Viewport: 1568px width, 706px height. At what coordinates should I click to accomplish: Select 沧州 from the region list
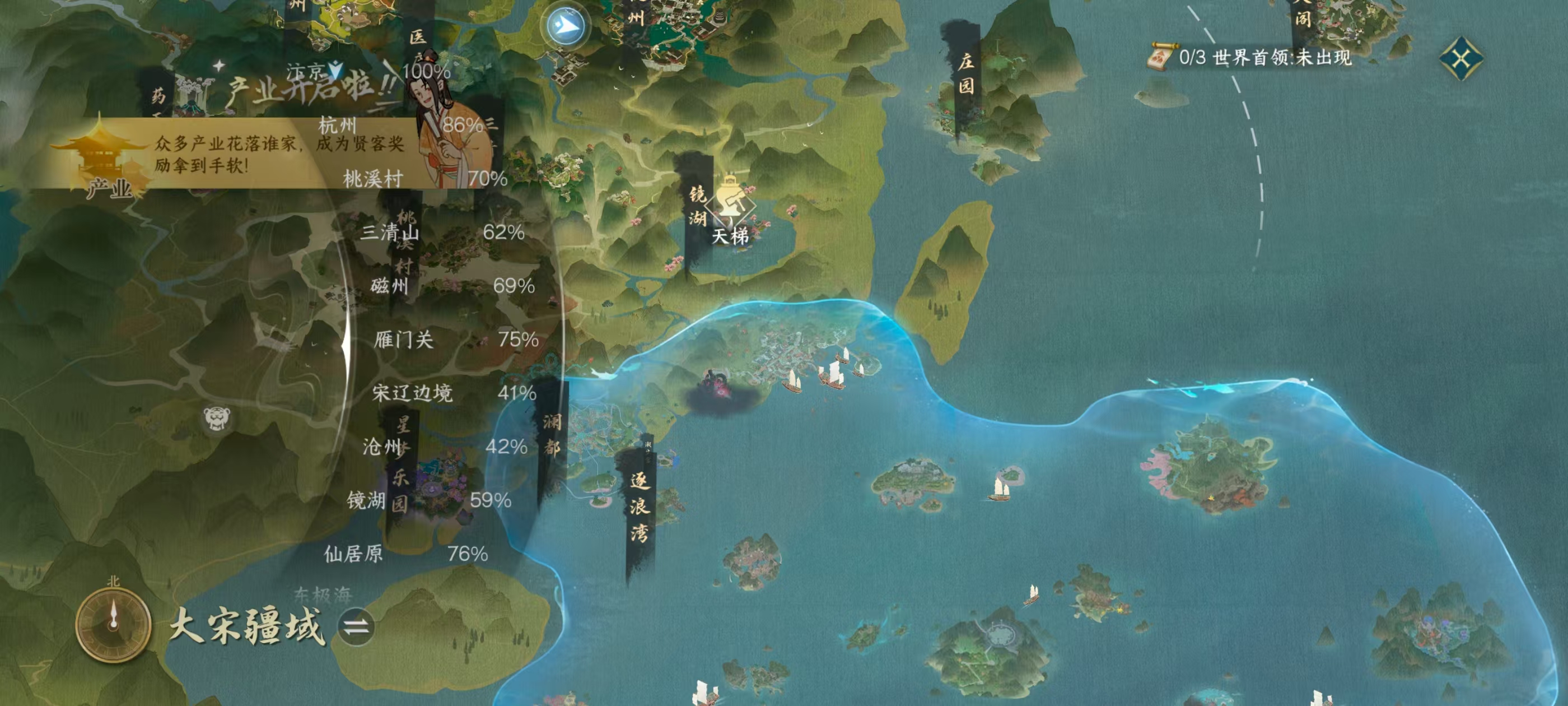[382, 447]
